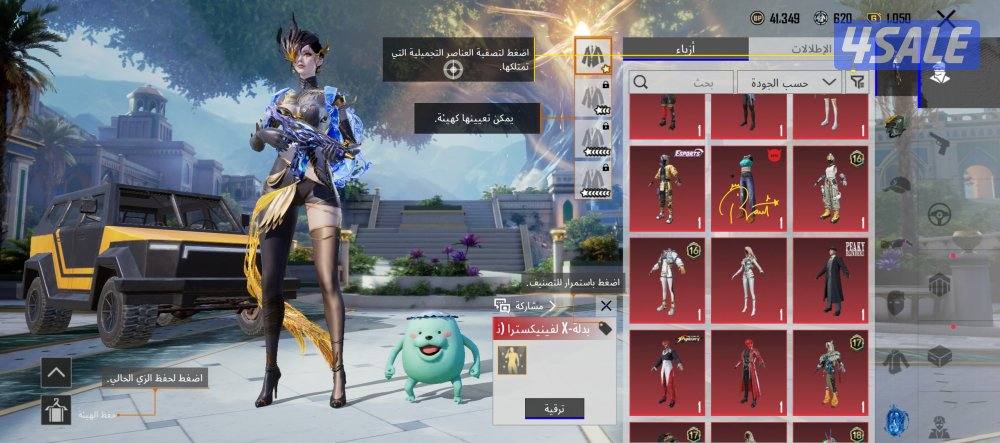This screenshot has height=443, width=1000.
Task: Select the Esports yellow outfit
Action: point(668,186)
